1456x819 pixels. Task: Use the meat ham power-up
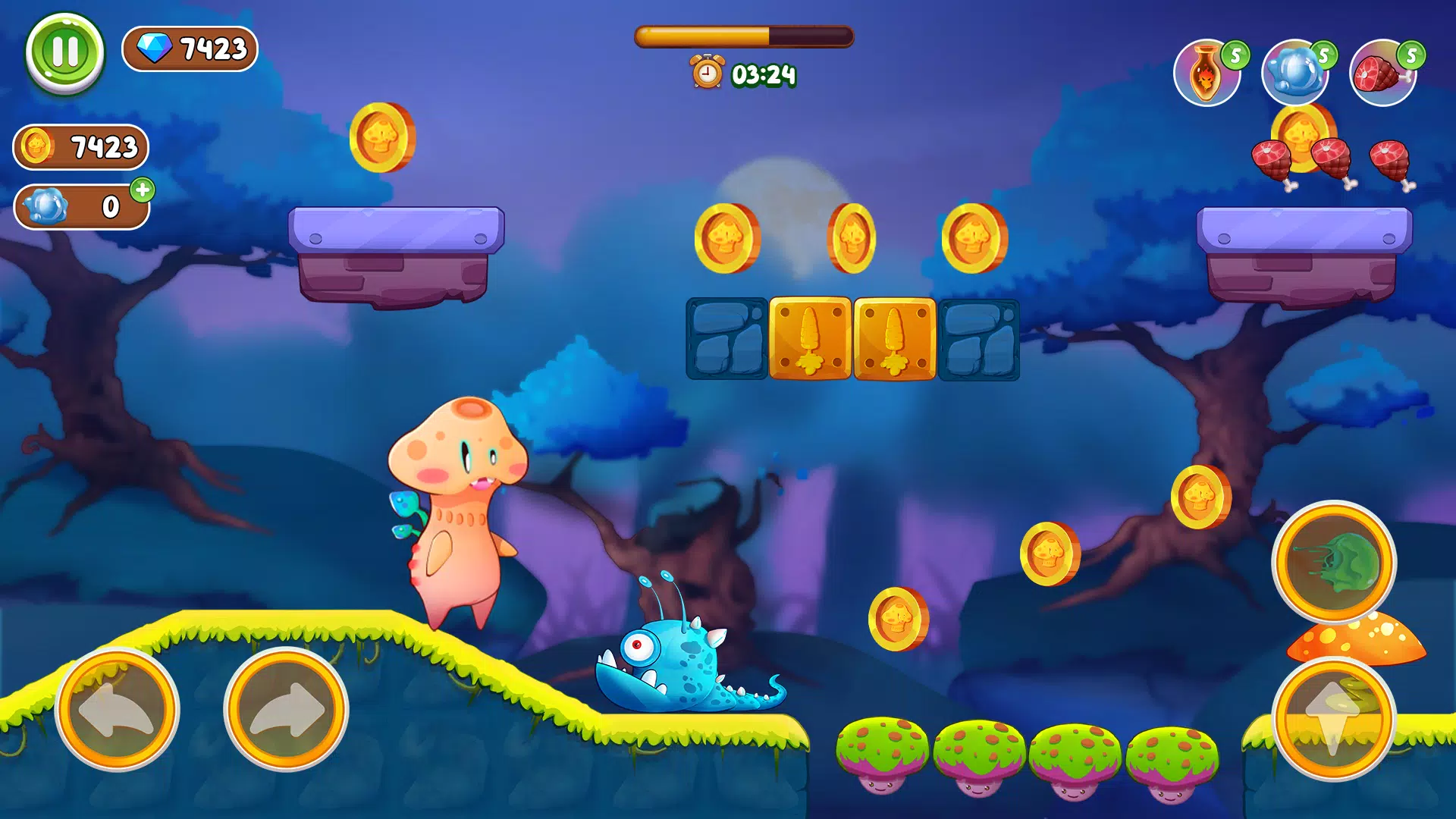[1382, 74]
